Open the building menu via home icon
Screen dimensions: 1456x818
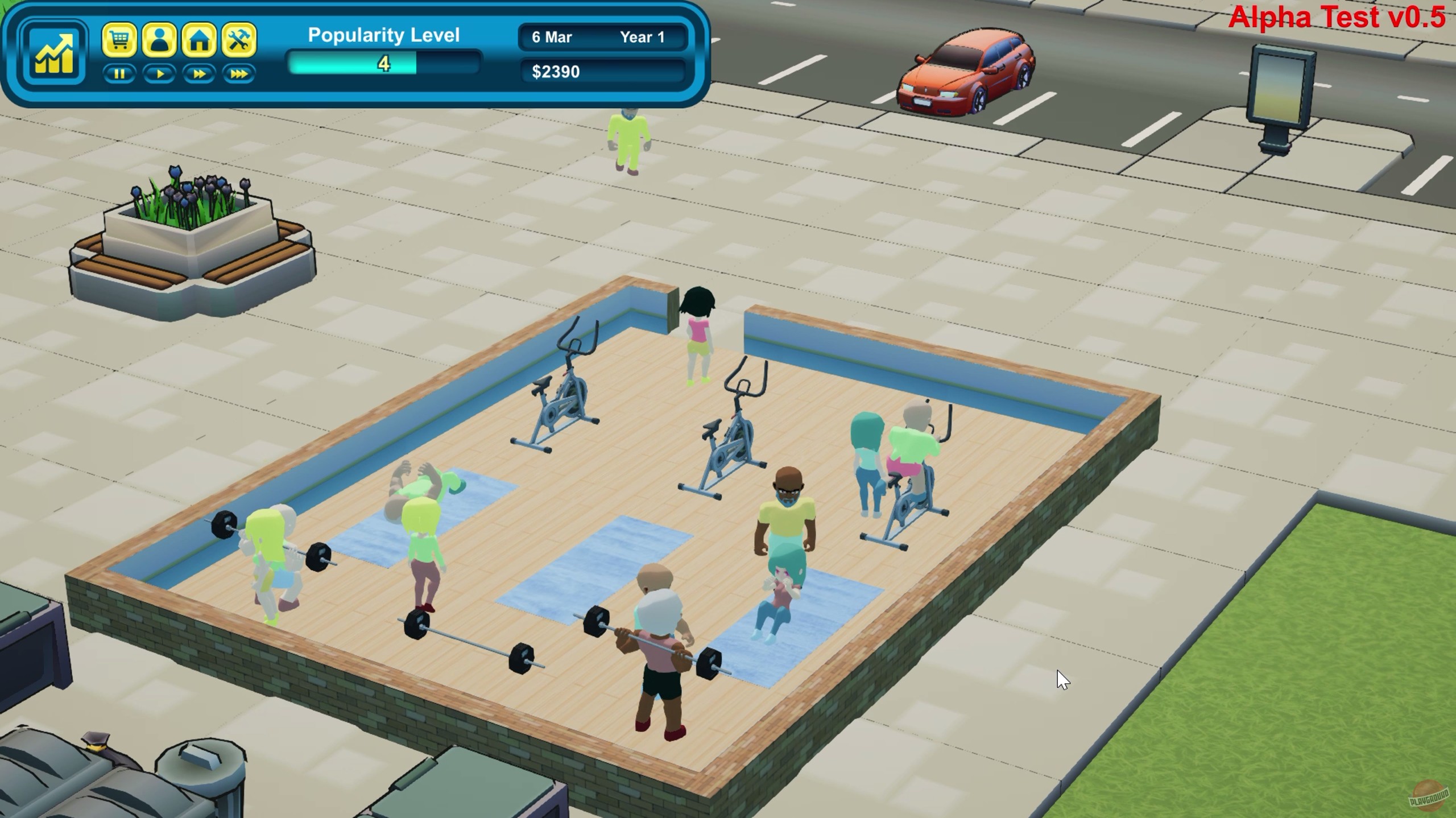(x=199, y=39)
